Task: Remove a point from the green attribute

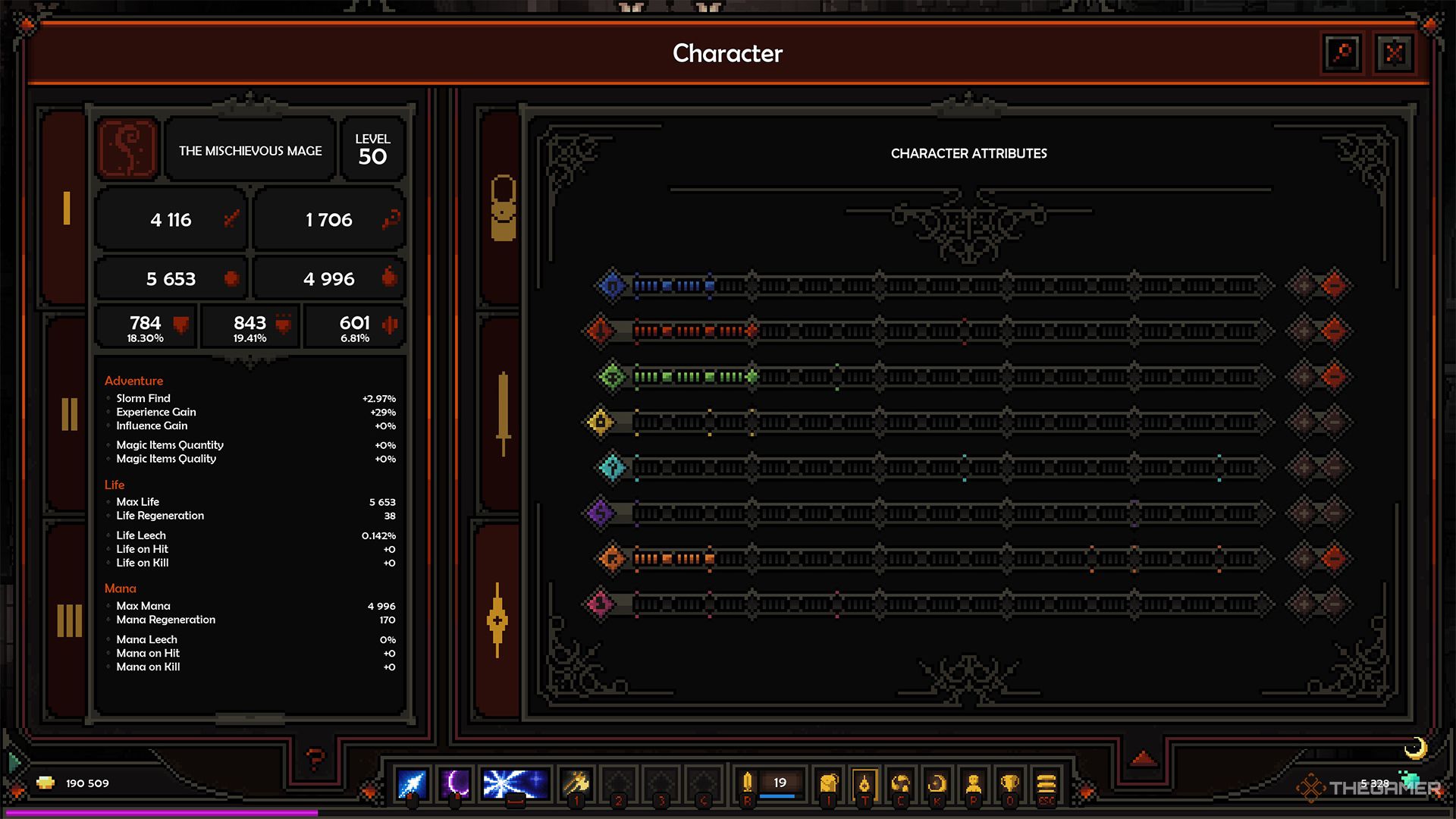Action: [1333, 376]
